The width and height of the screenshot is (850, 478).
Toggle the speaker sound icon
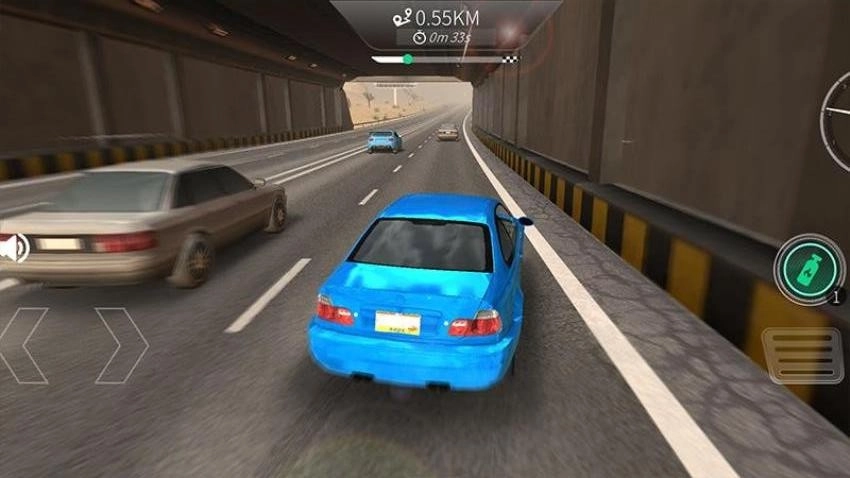click(13, 247)
